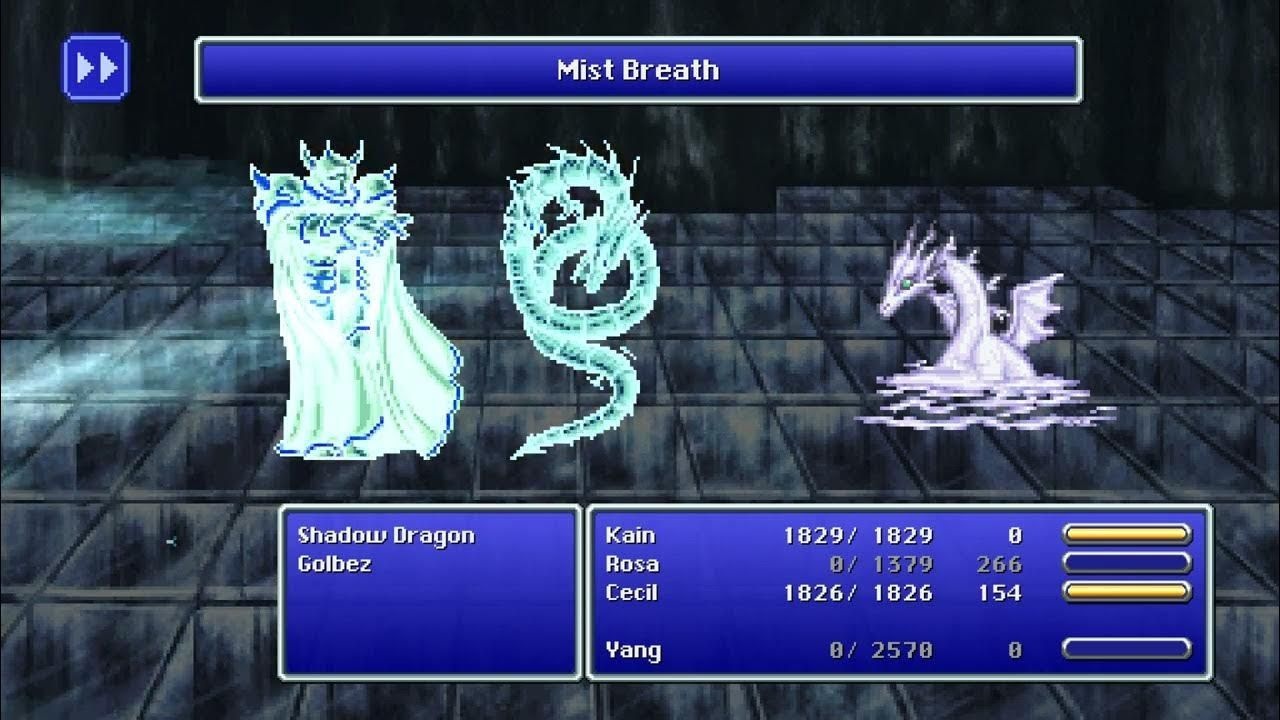
Task: Select Kain's party row
Action: tap(630, 535)
